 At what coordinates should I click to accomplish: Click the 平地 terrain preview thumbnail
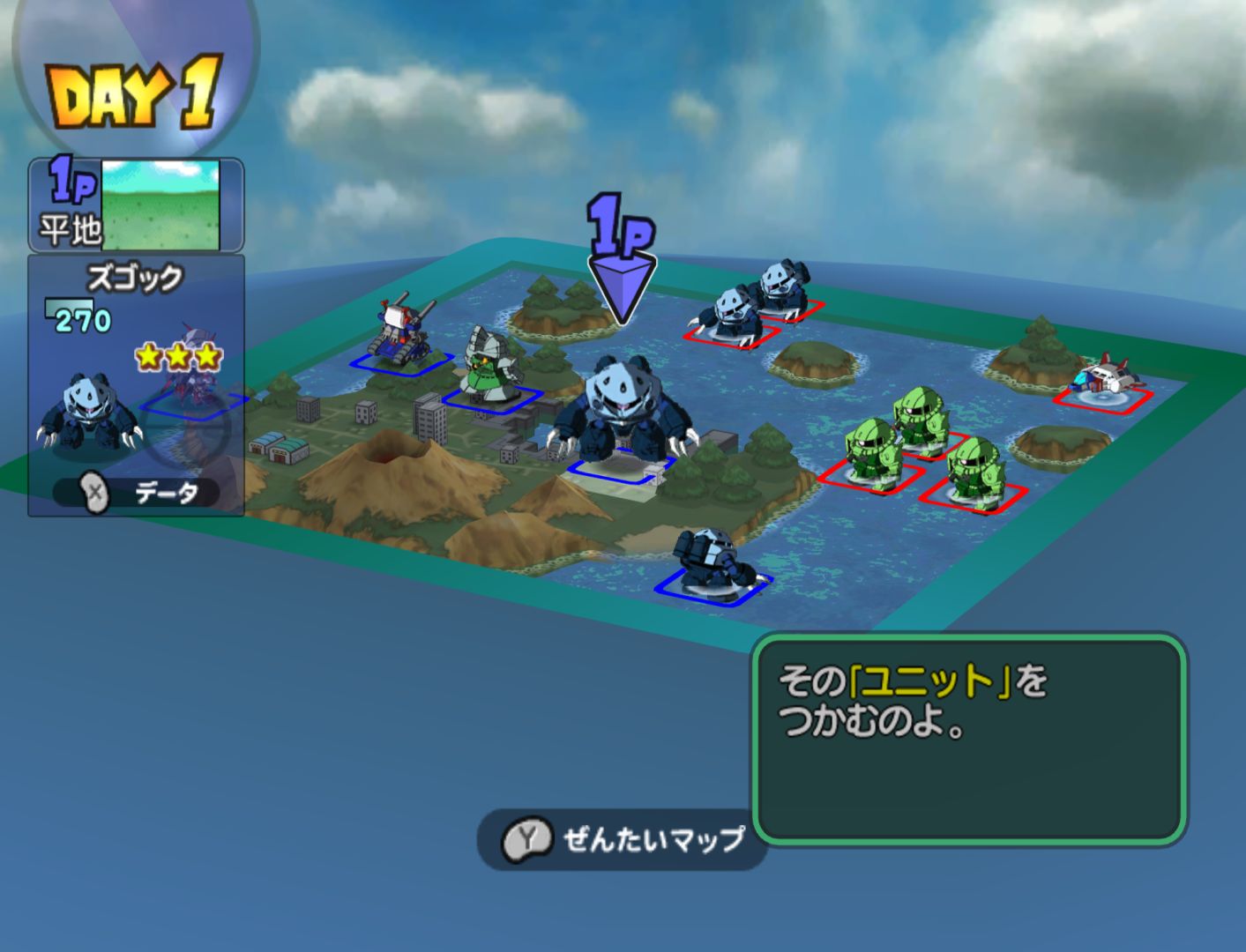[160, 205]
